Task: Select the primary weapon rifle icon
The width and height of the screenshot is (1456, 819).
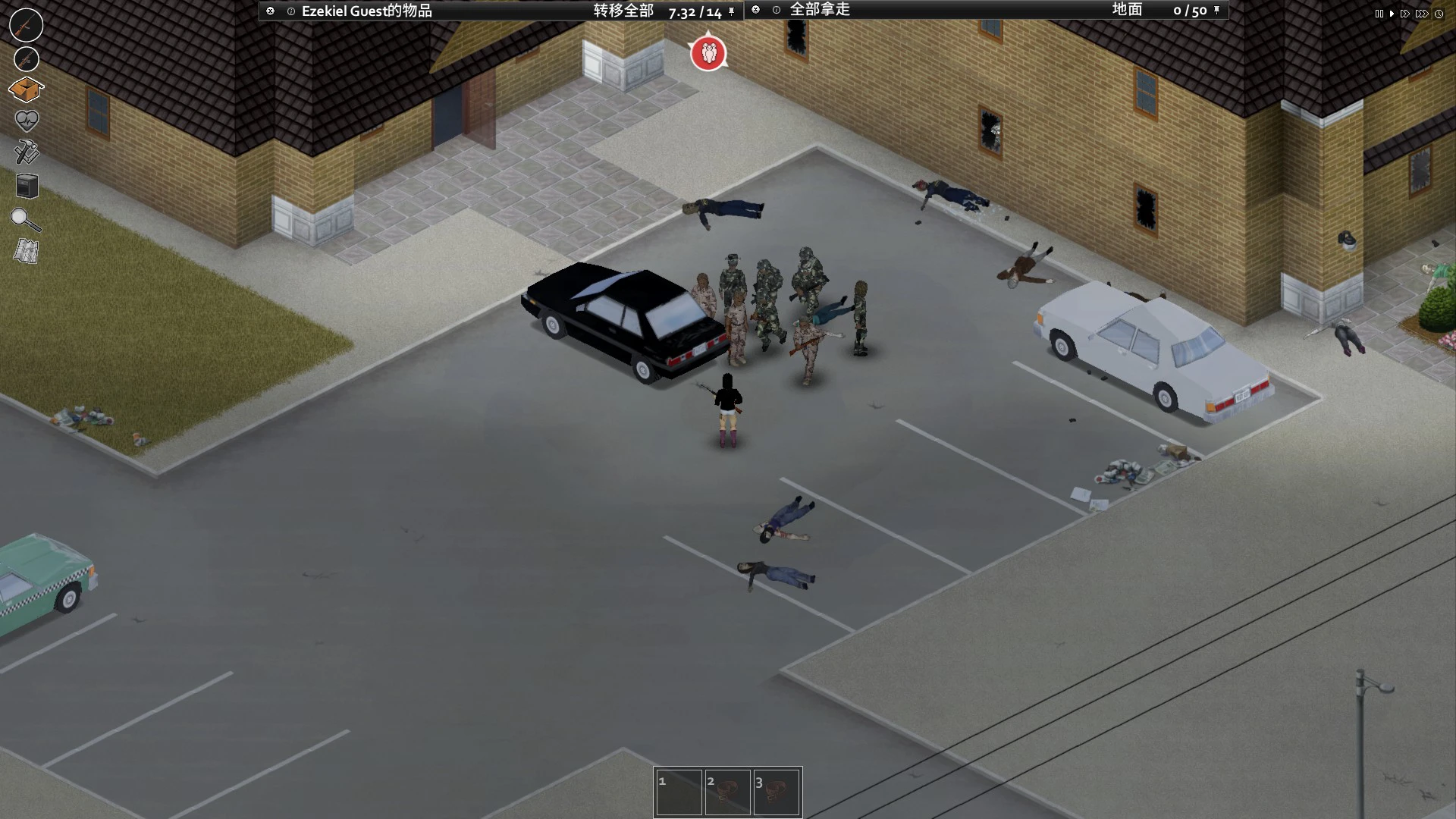Action: click(x=26, y=25)
